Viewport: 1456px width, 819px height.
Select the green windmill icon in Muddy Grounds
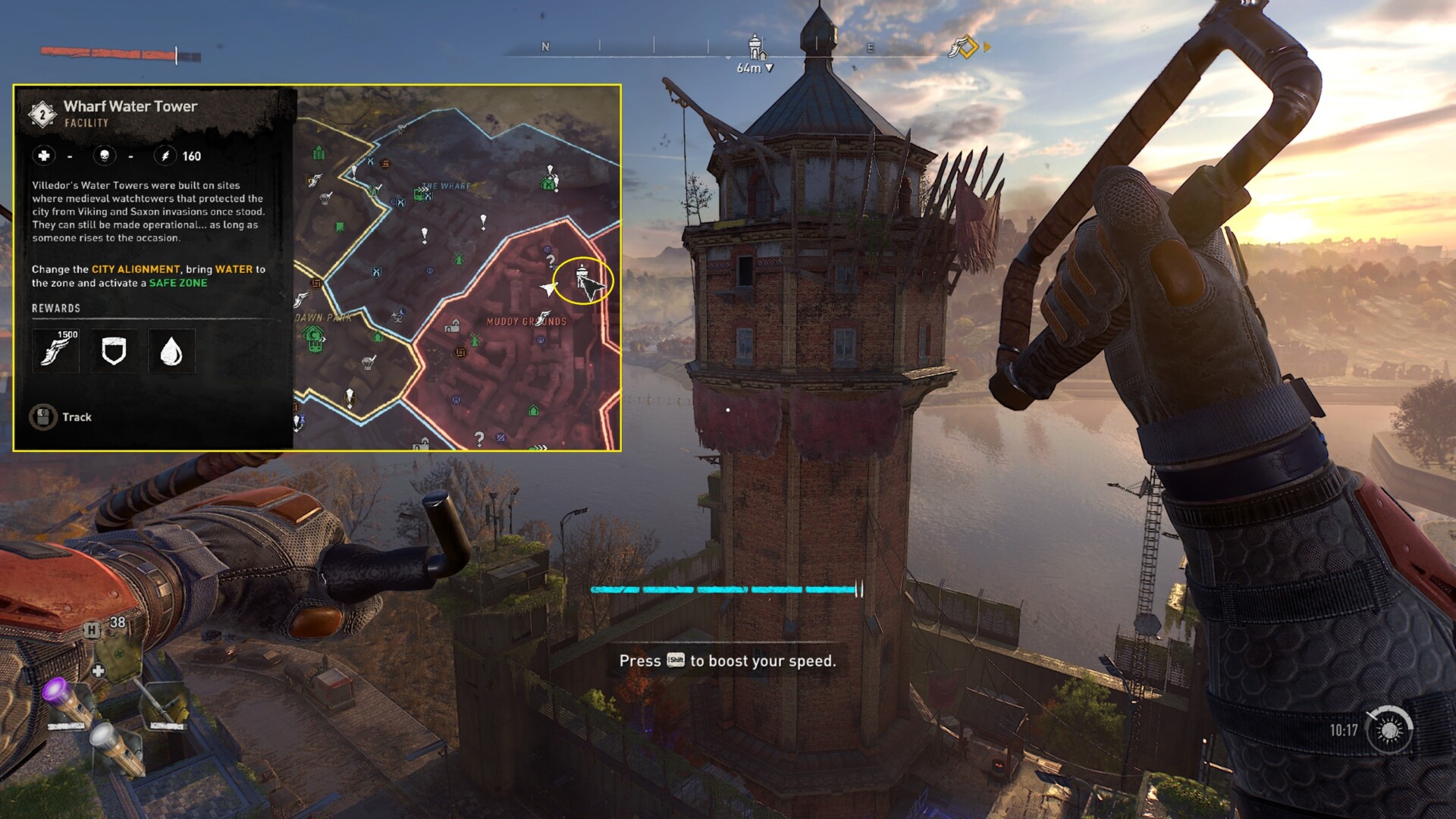475,339
